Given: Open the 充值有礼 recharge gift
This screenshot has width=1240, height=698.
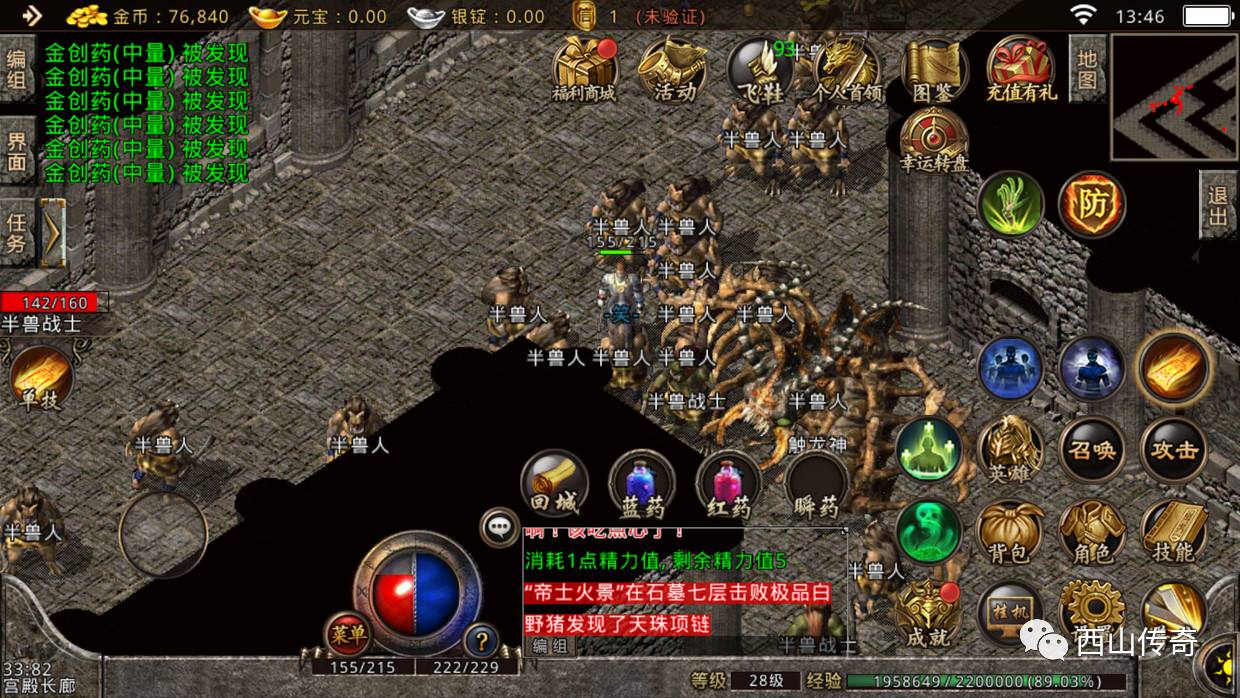Looking at the screenshot, I should coord(1021,68).
